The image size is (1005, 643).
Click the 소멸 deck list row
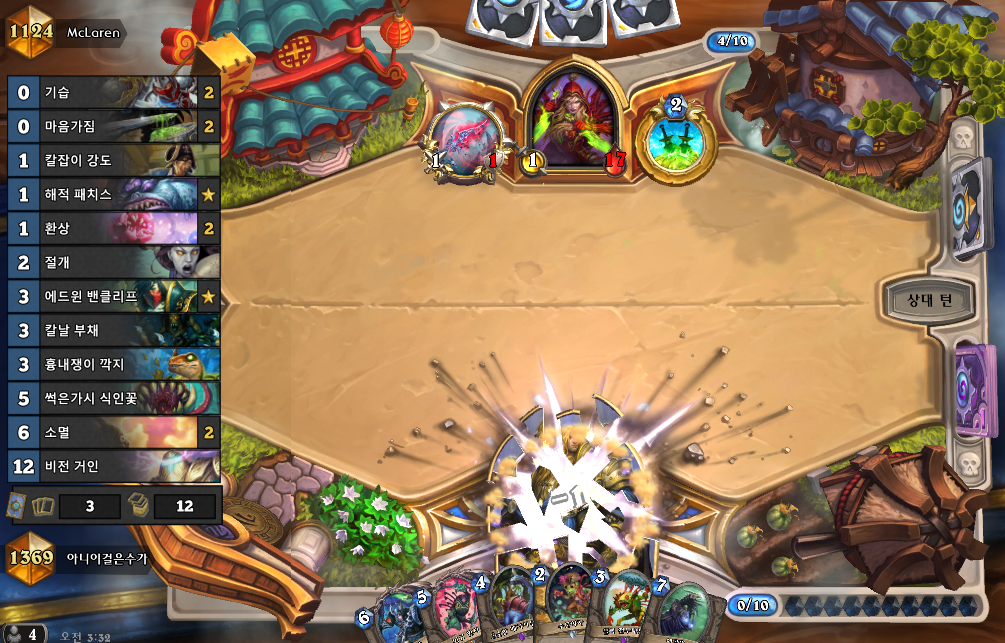(x=112, y=433)
